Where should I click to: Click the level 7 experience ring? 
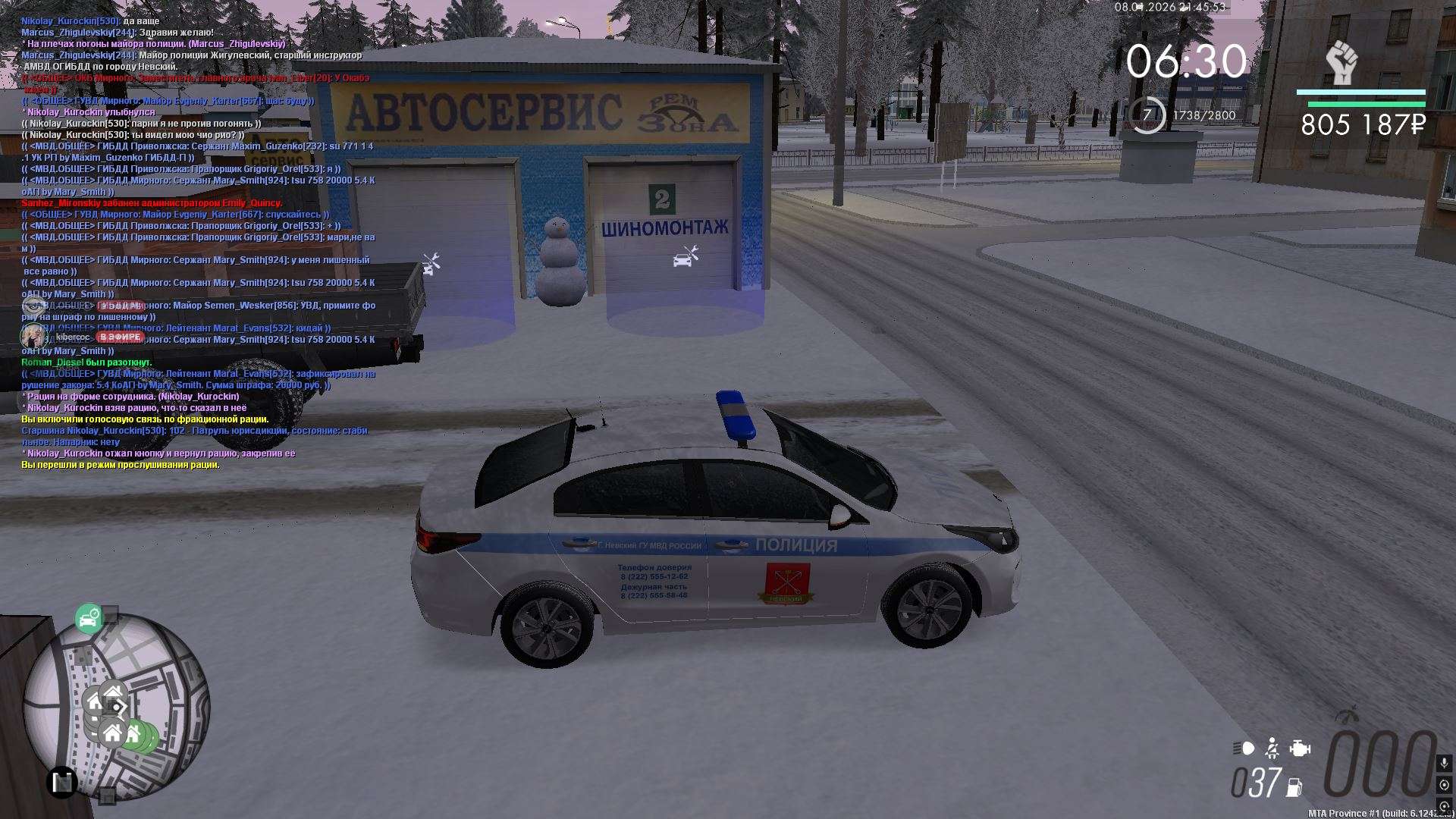tap(1147, 115)
